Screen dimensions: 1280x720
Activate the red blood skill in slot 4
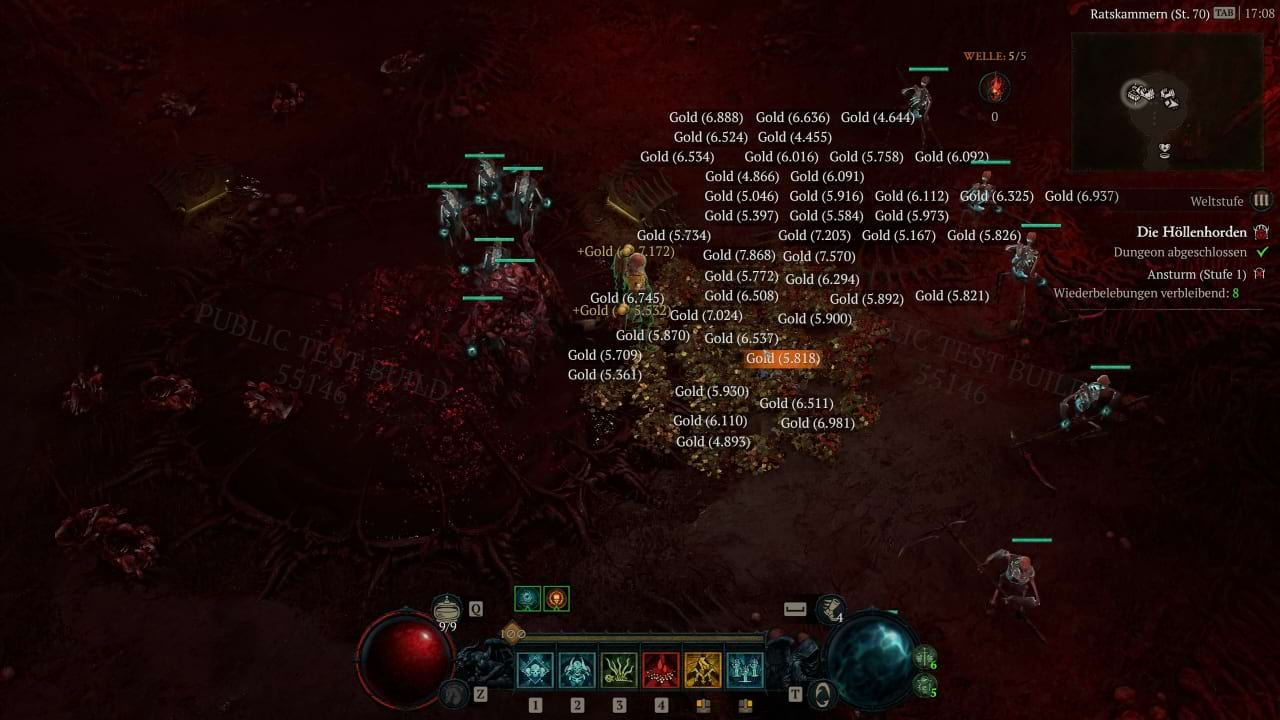click(x=661, y=670)
